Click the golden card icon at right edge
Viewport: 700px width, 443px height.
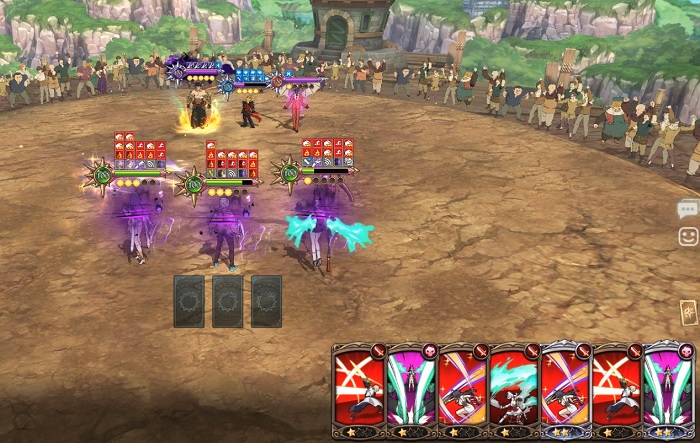click(689, 313)
